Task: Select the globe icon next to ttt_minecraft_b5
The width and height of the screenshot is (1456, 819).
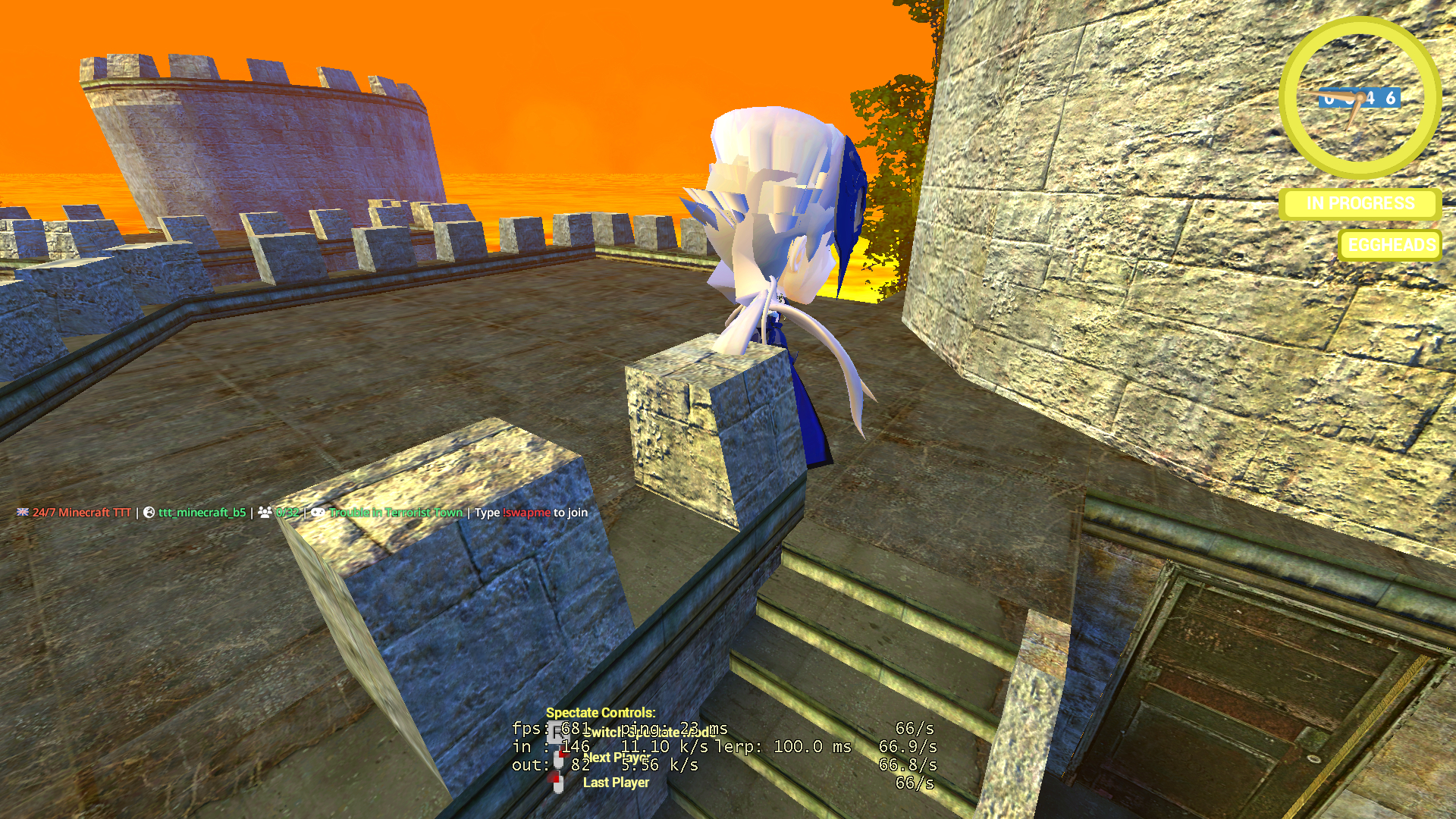Action: point(148,513)
